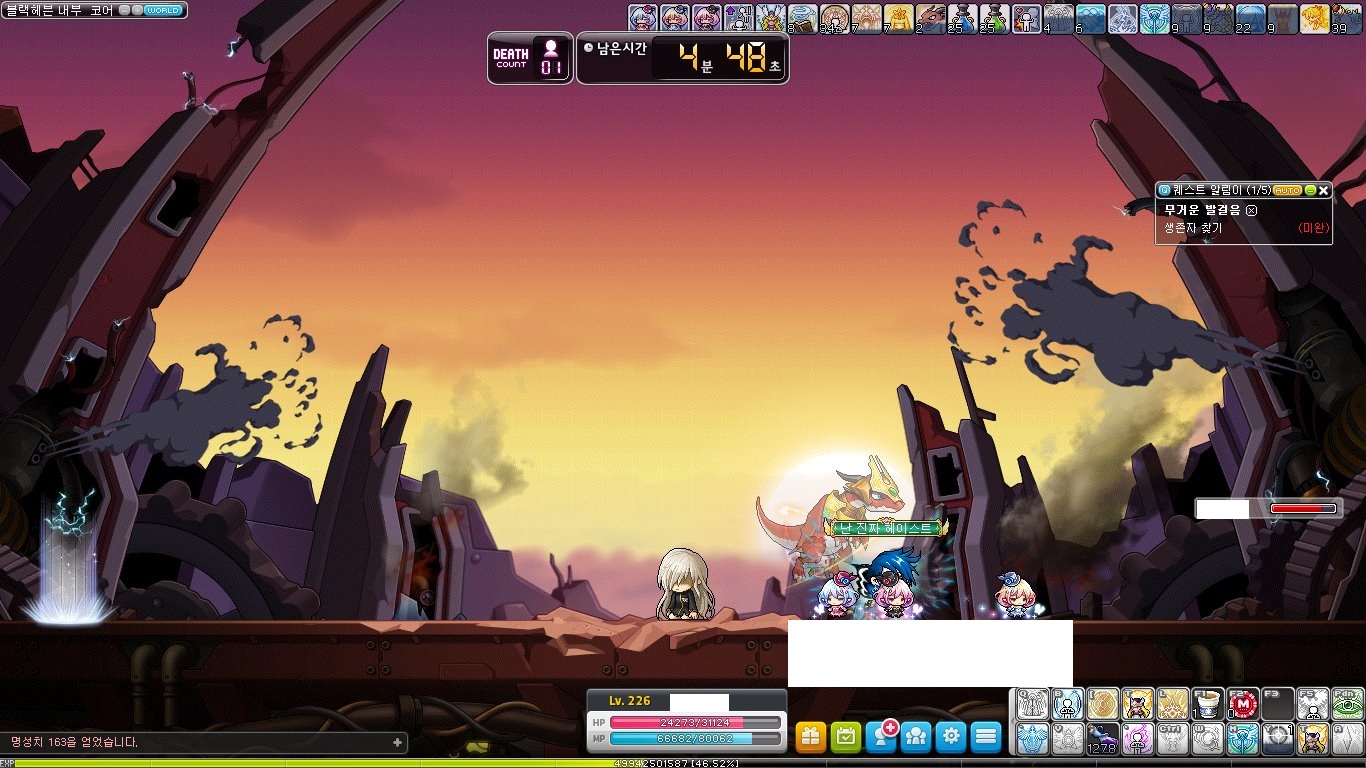Click the quest notifier's blue icon

(1164, 190)
